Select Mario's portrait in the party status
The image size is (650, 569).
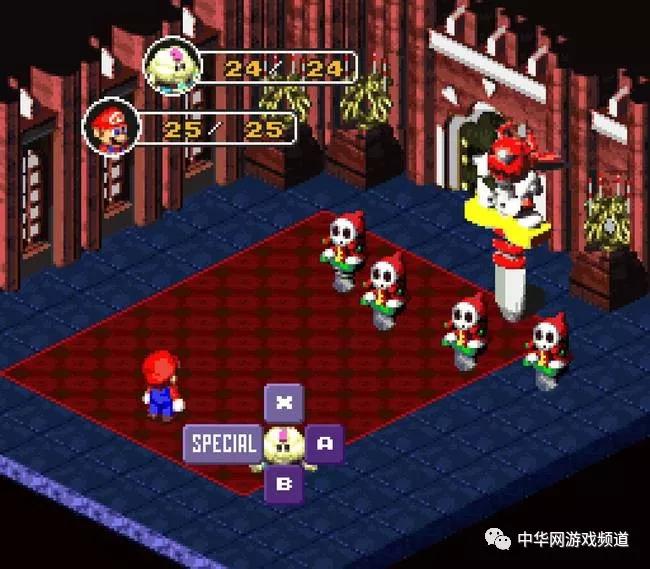(108, 126)
